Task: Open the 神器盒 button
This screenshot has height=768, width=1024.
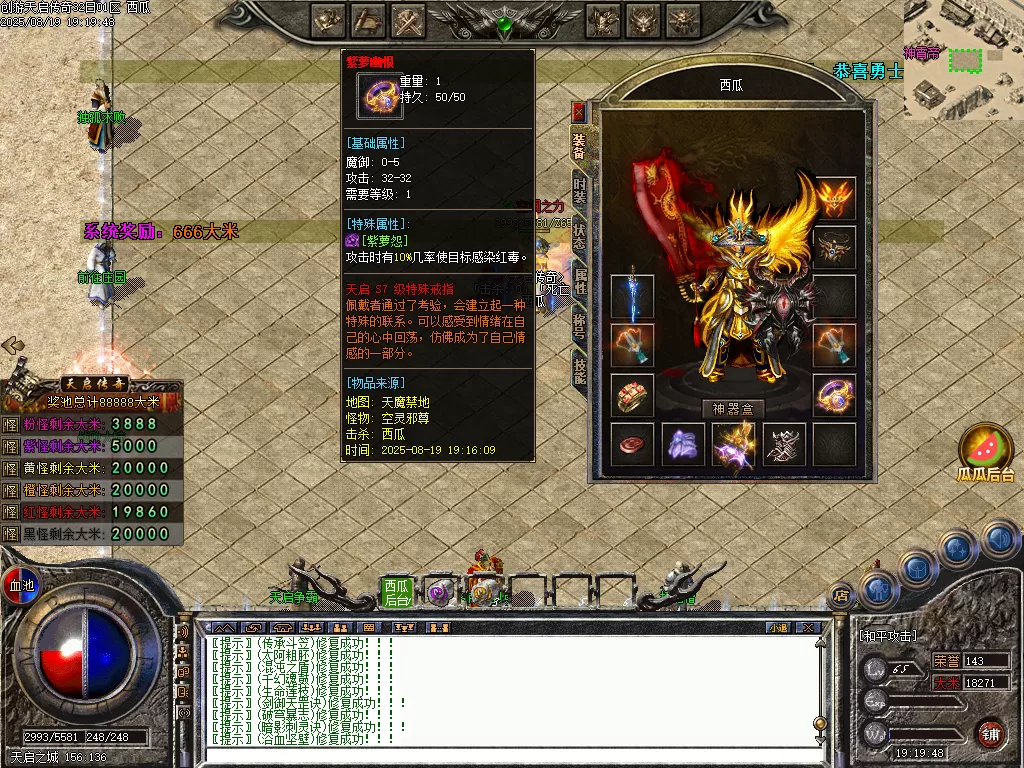Action: pyautogui.click(x=733, y=408)
